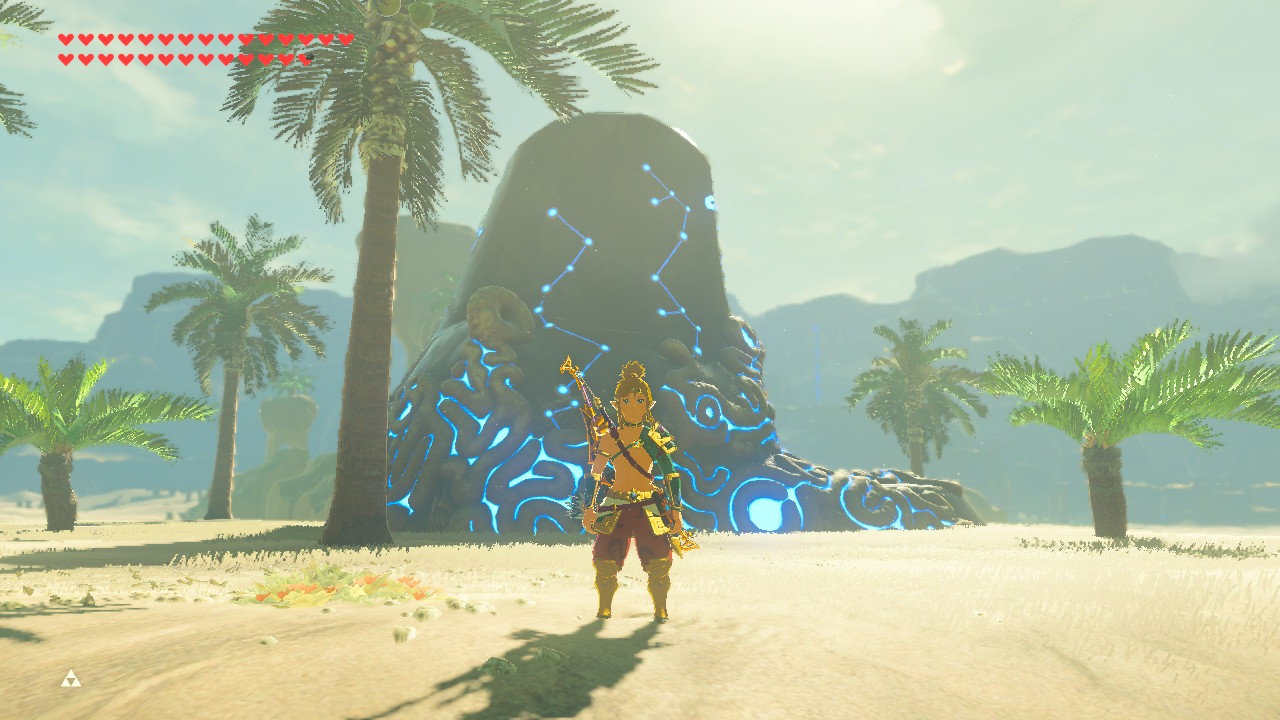Click the last heart in the top row

pos(344,38)
